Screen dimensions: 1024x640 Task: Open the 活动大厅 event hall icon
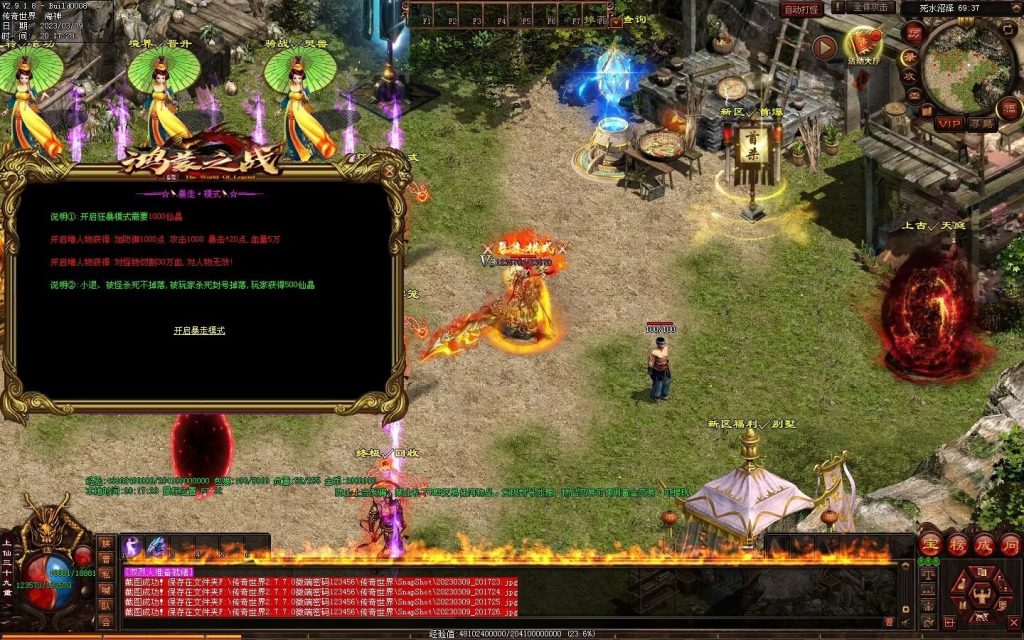tap(863, 44)
